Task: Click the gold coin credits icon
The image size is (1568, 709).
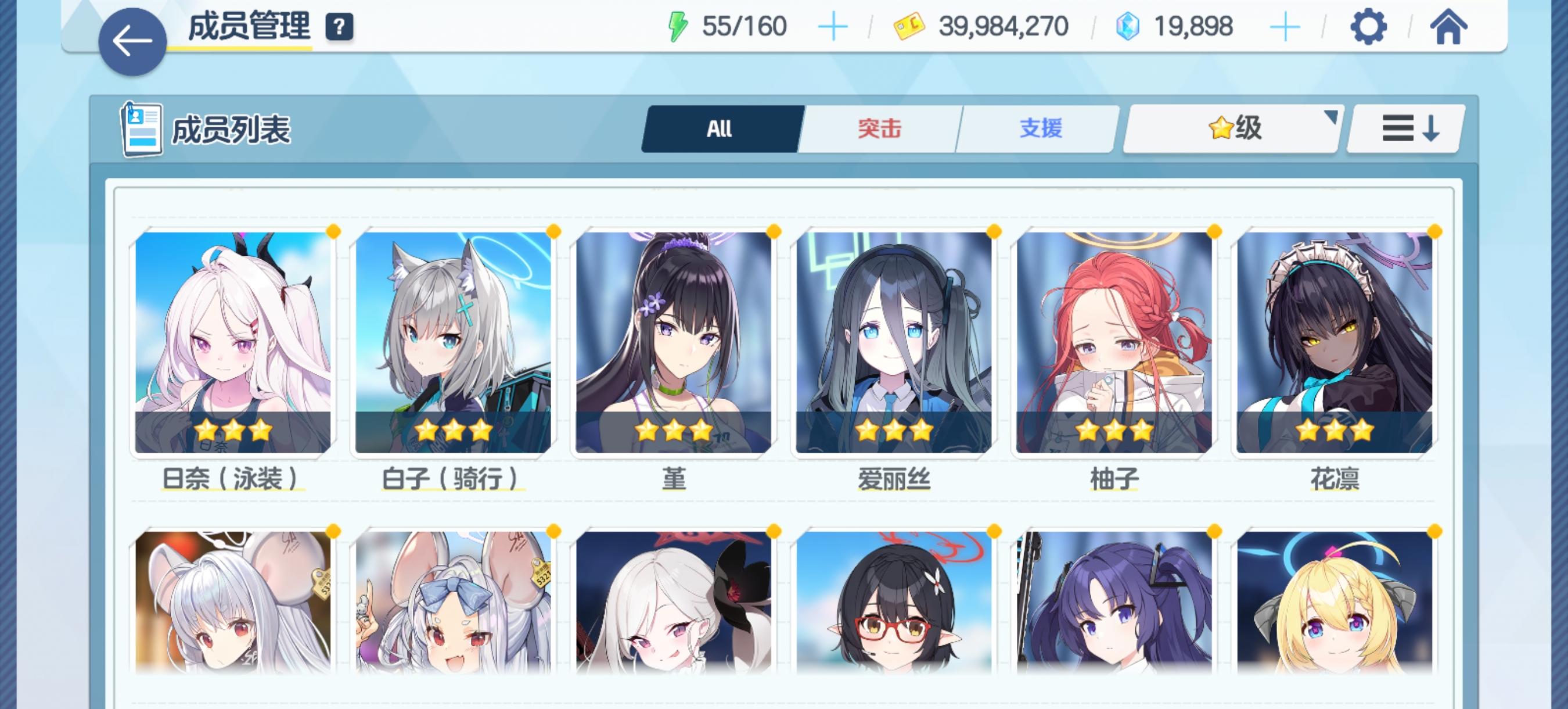Action: 909,26
